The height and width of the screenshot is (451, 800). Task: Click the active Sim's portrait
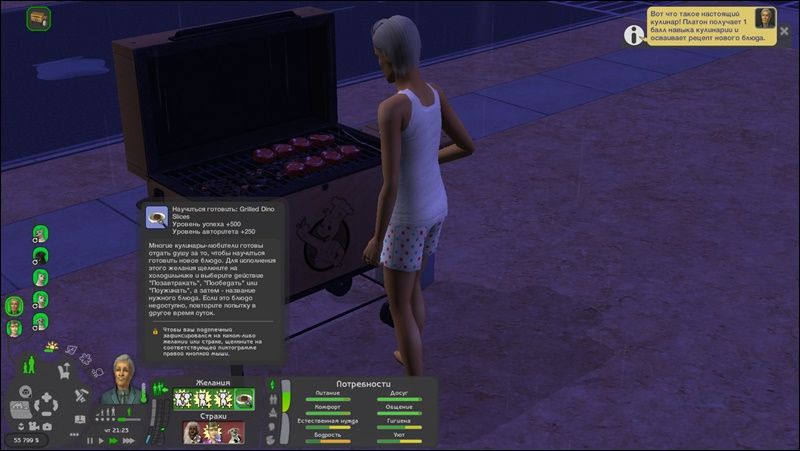click(123, 379)
